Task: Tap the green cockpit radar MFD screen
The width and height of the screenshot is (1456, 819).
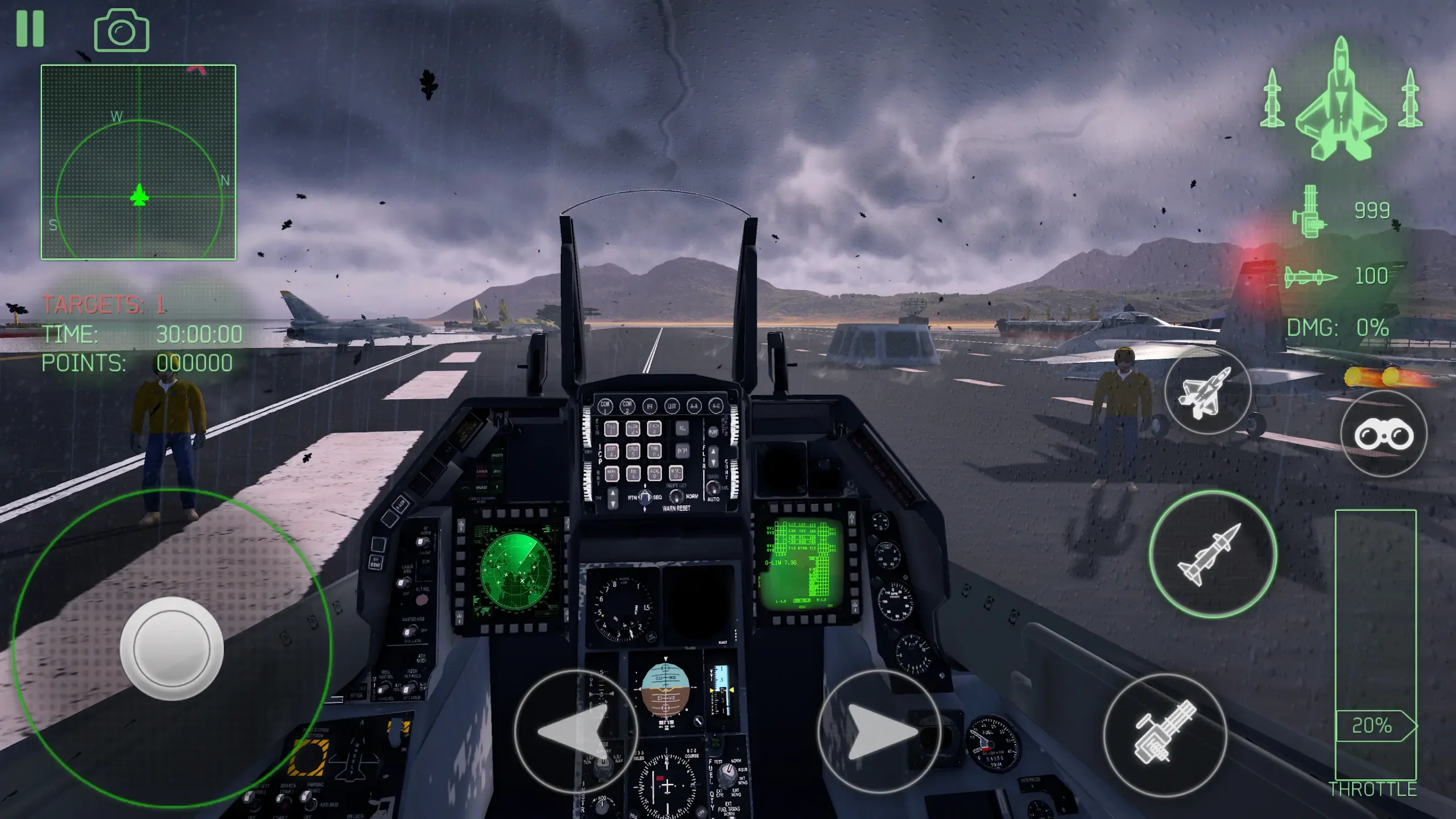Action: (516, 570)
